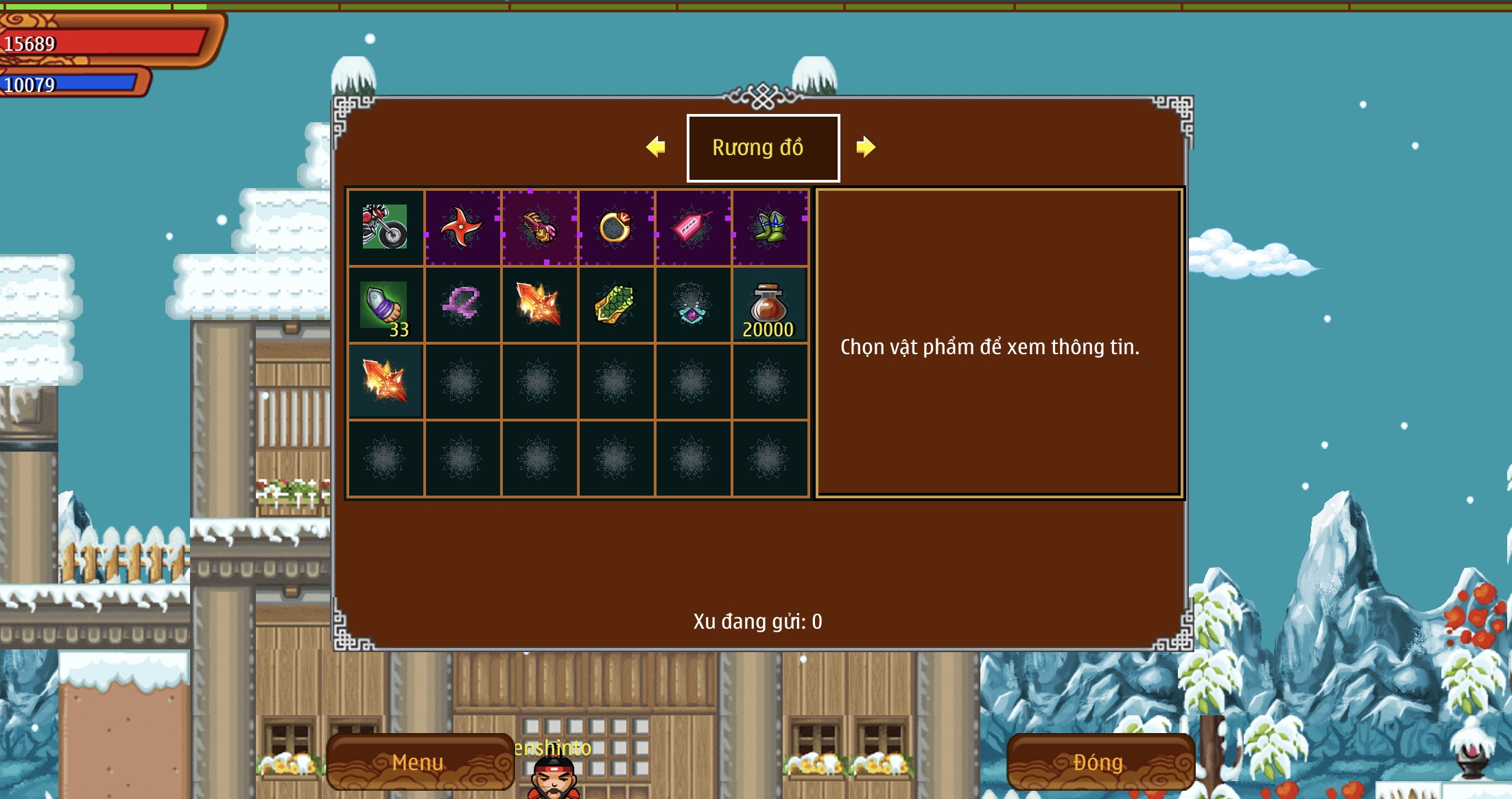Go to previous tab with left arrow
Screen dimensions: 1512x799
656,147
